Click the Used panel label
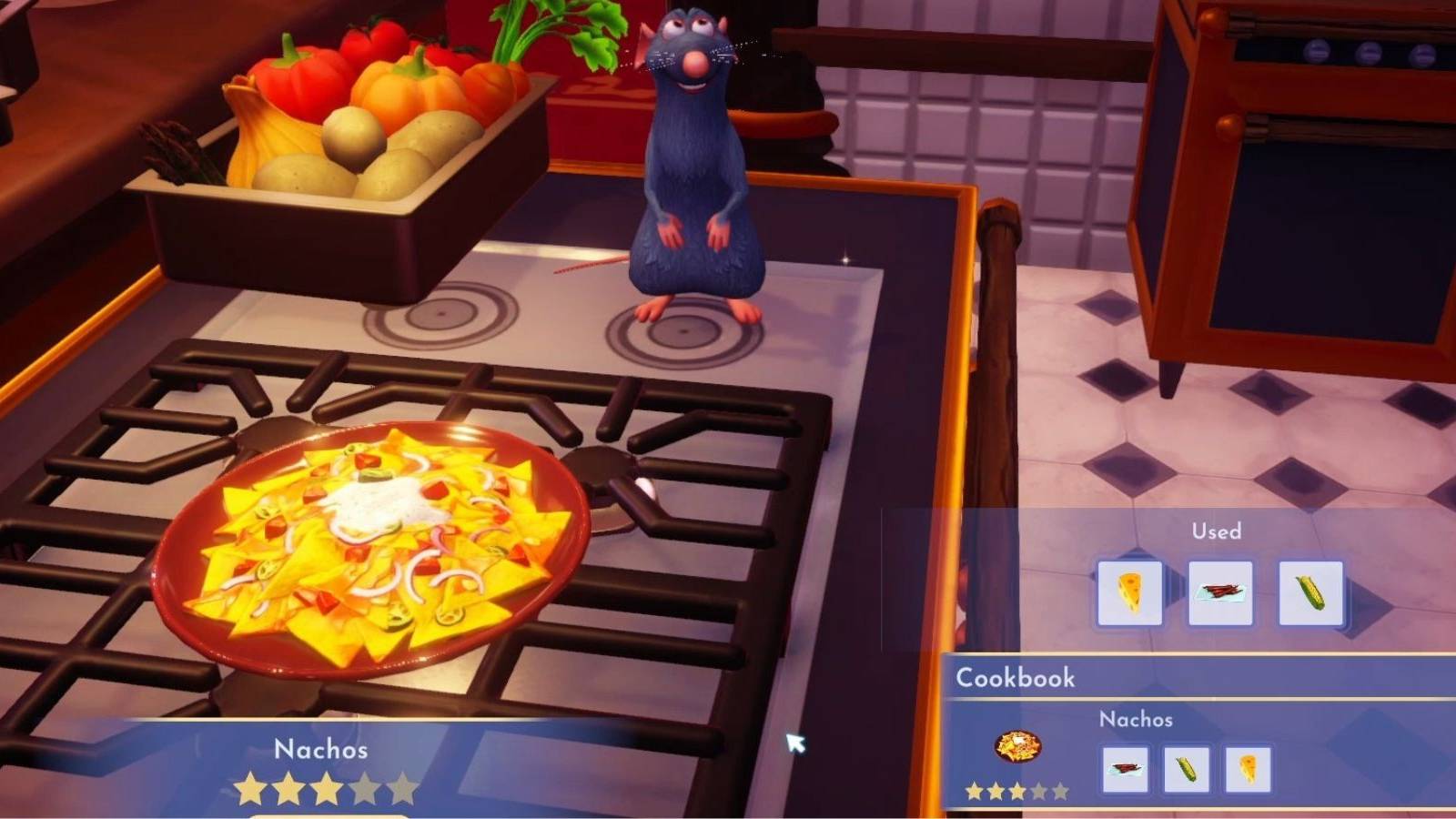The width and height of the screenshot is (1456, 819). pos(1217,531)
